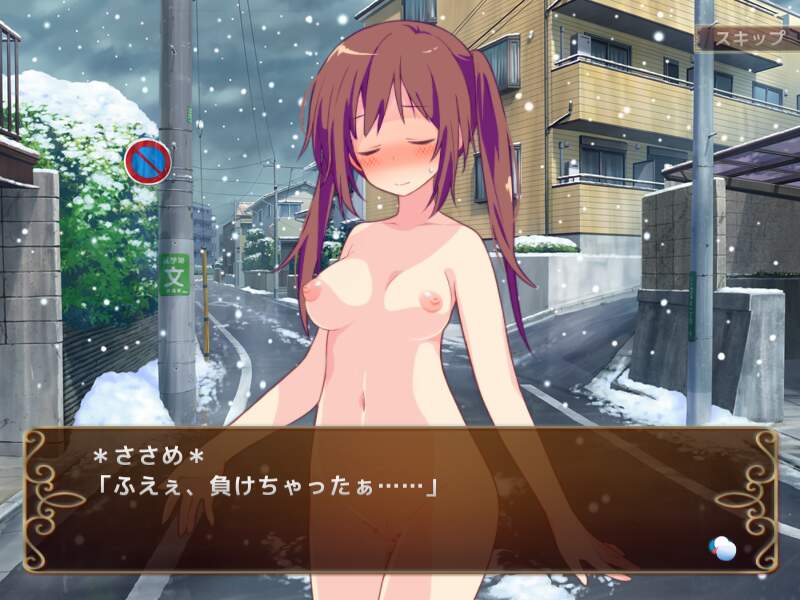Click the dialogue text box to continue

coord(400,500)
